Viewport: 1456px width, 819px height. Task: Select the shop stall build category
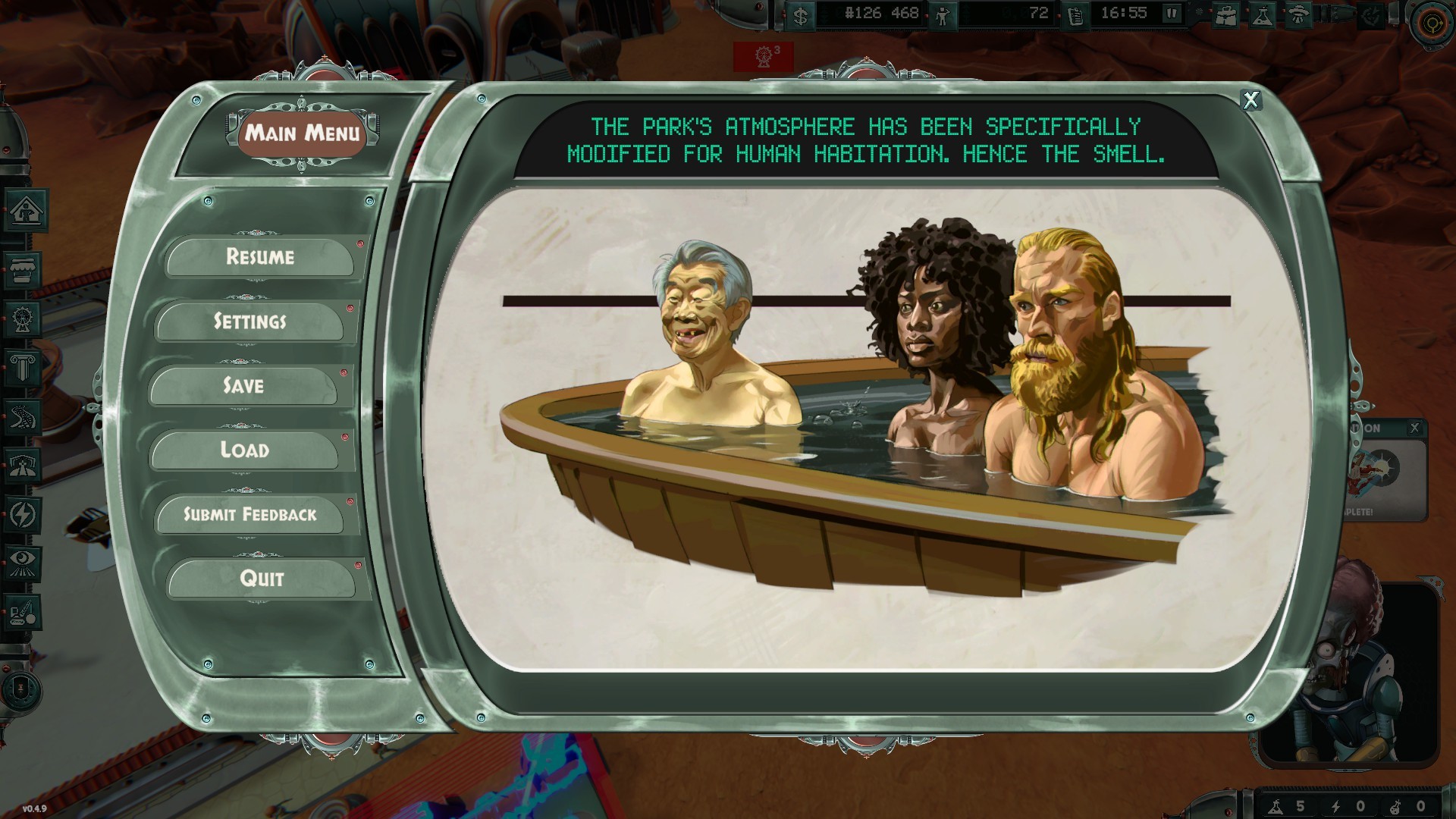pos(21,268)
